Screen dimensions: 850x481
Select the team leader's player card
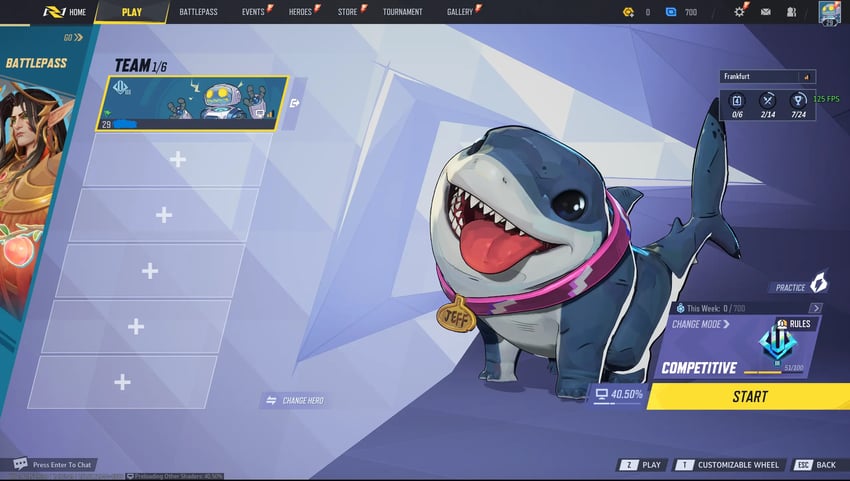point(196,103)
